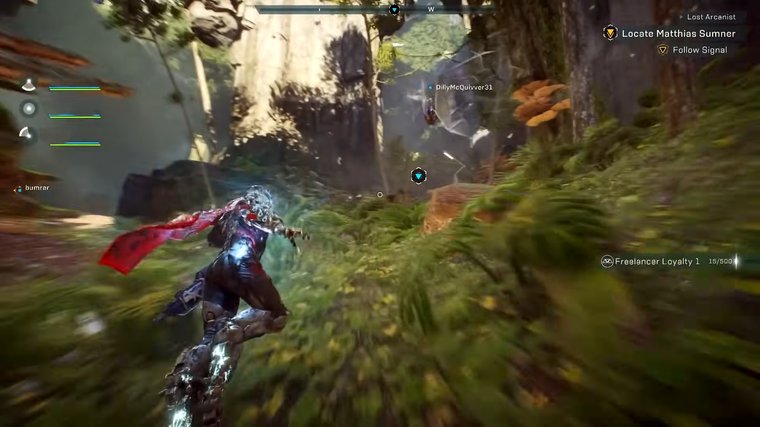The width and height of the screenshot is (760, 427).
Task: Select the Locate Matthias Sumner objective
Action: coord(678,33)
